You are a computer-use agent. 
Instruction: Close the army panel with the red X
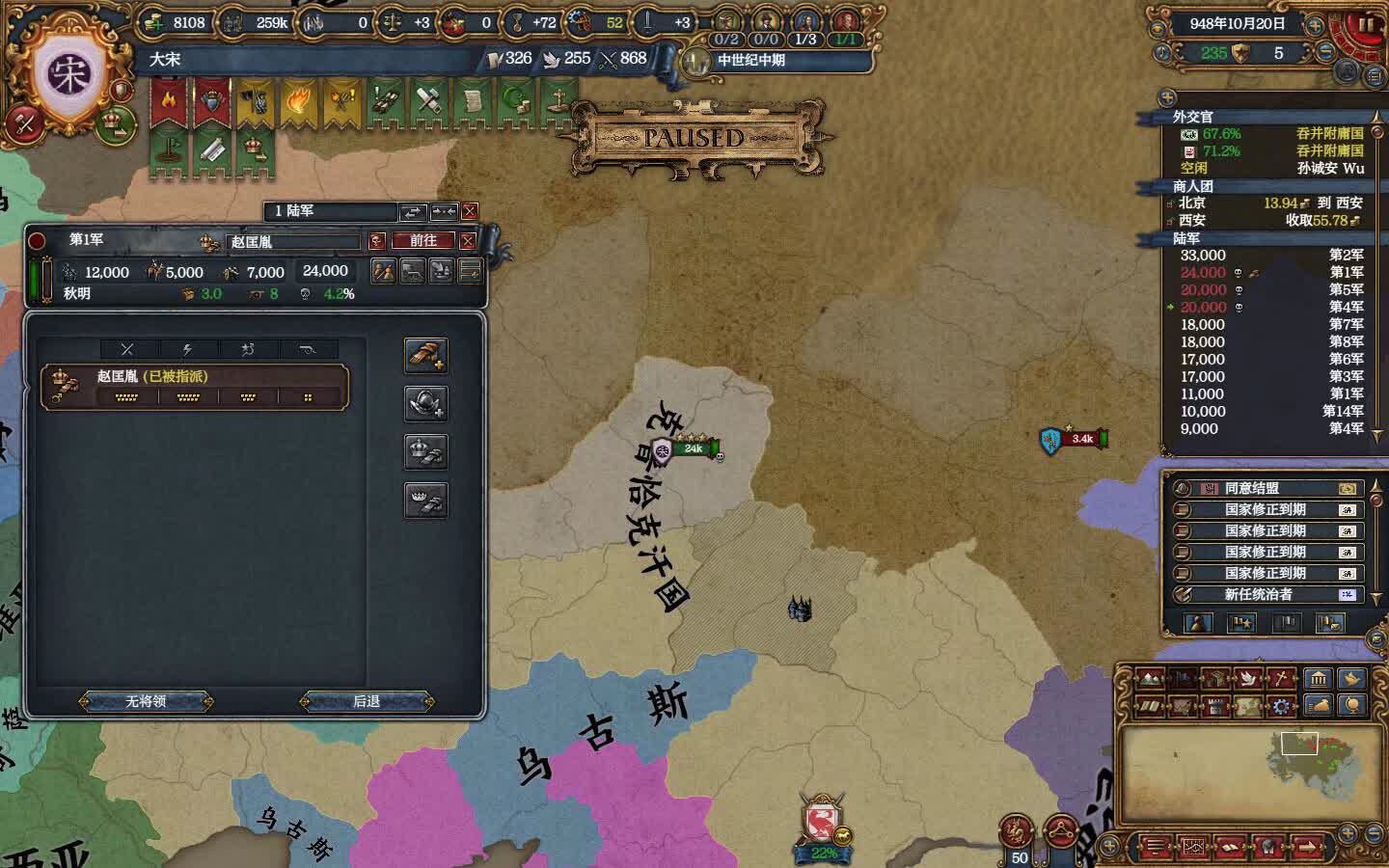(468, 240)
